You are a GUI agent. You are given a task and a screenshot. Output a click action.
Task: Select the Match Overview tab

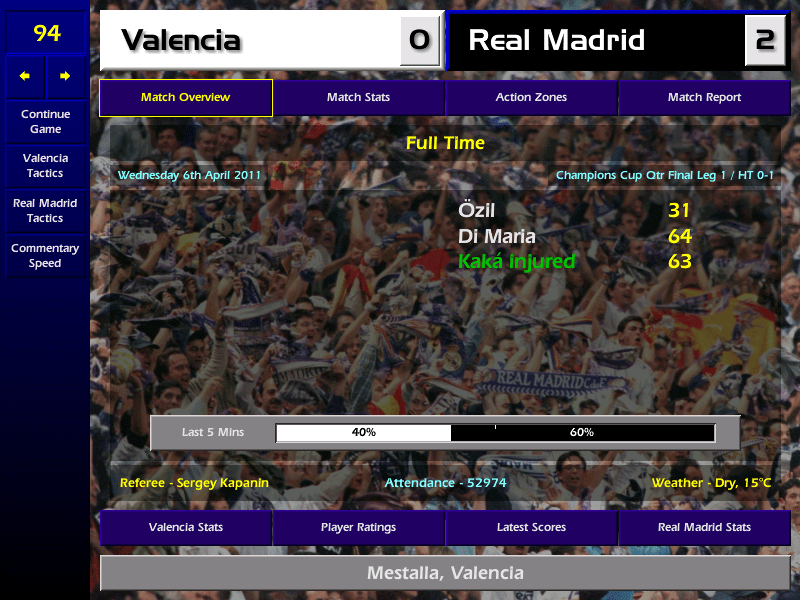point(185,97)
